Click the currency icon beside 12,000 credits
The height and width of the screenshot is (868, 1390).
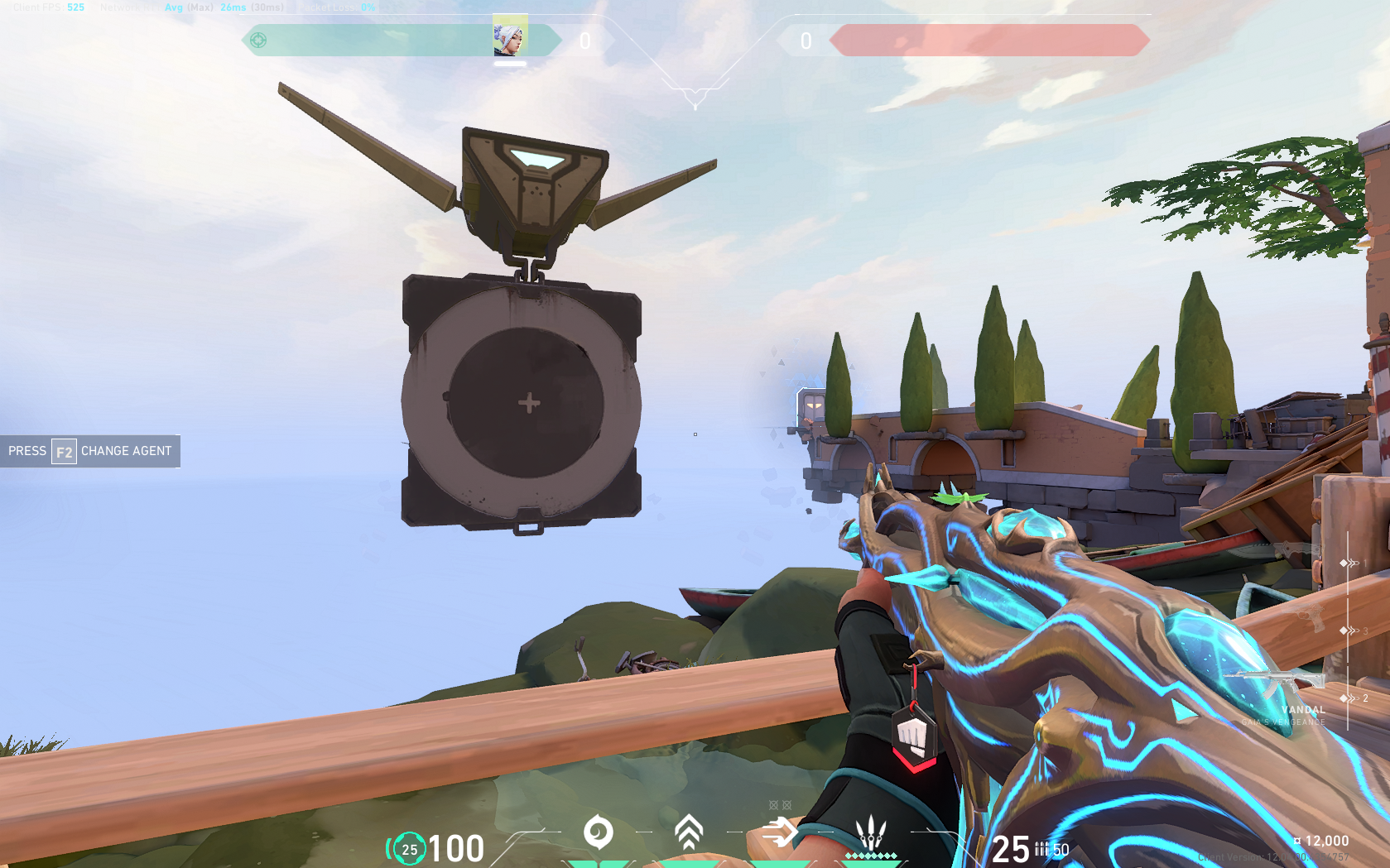pyautogui.click(x=1296, y=838)
